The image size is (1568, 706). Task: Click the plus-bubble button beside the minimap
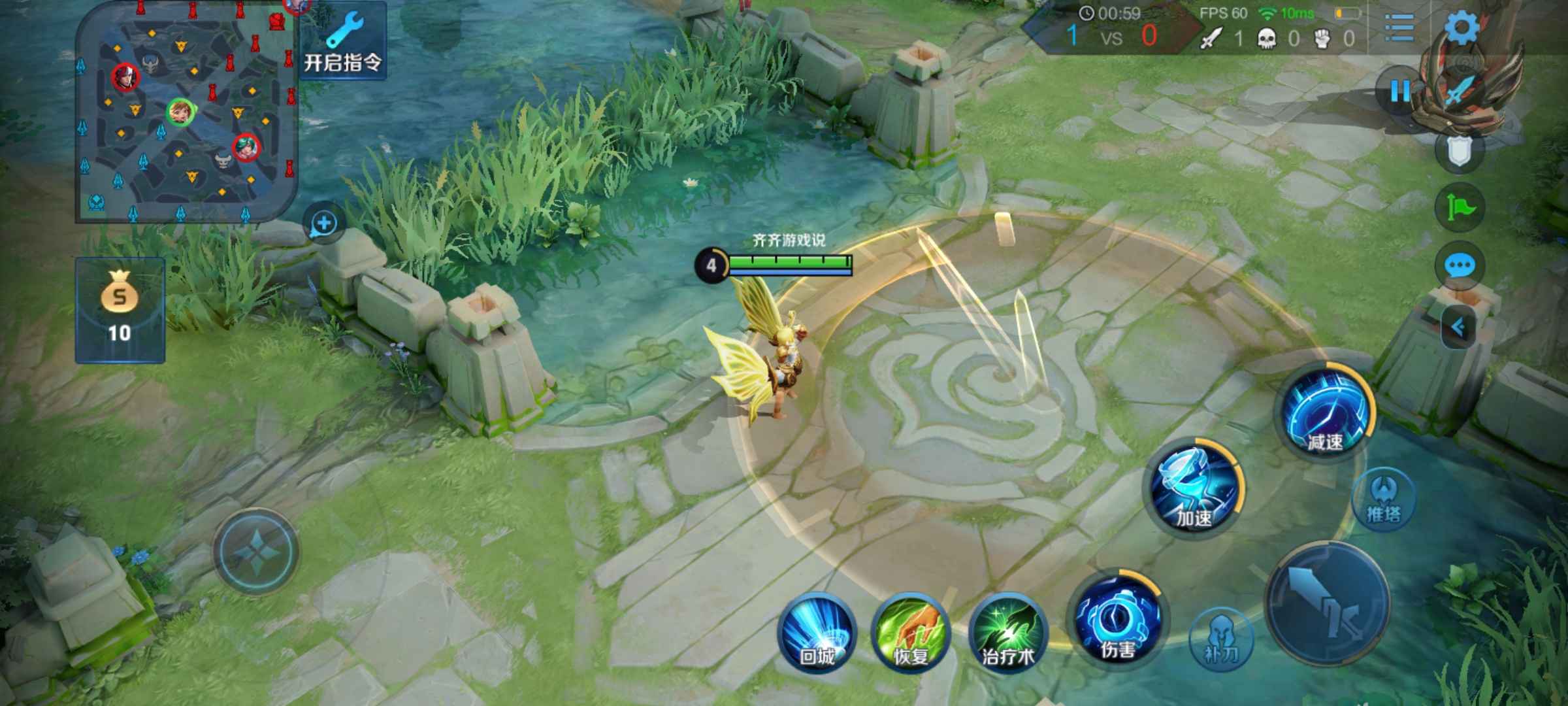click(323, 224)
